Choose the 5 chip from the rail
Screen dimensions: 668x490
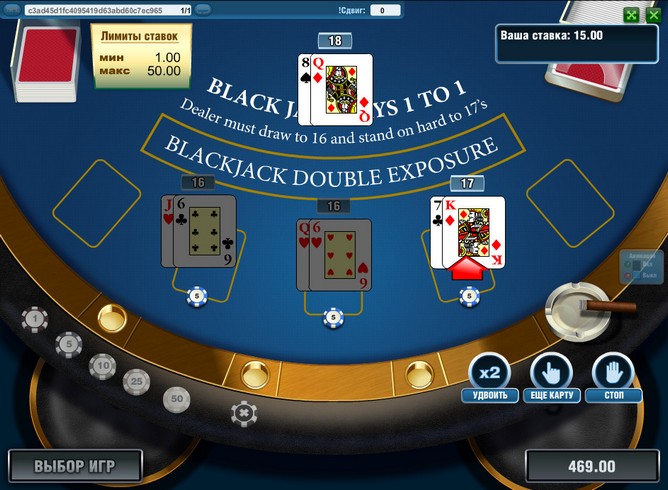[69, 345]
